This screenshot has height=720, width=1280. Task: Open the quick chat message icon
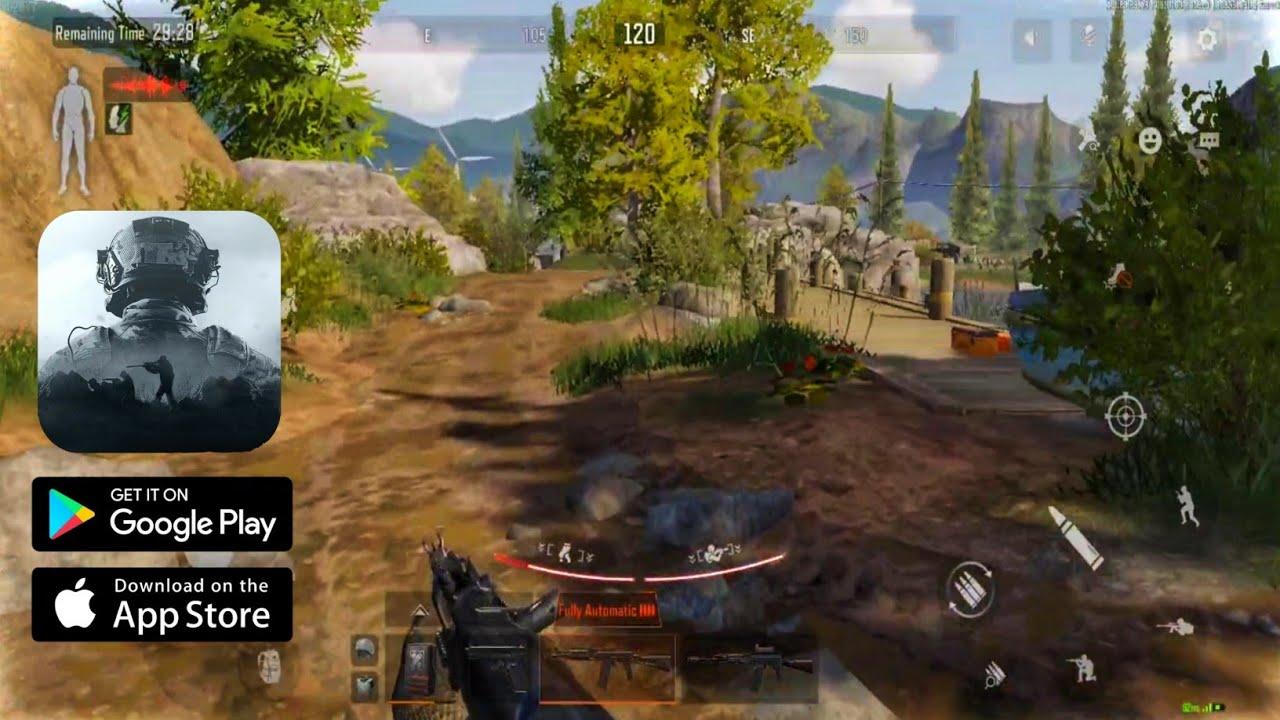(1208, 142)
